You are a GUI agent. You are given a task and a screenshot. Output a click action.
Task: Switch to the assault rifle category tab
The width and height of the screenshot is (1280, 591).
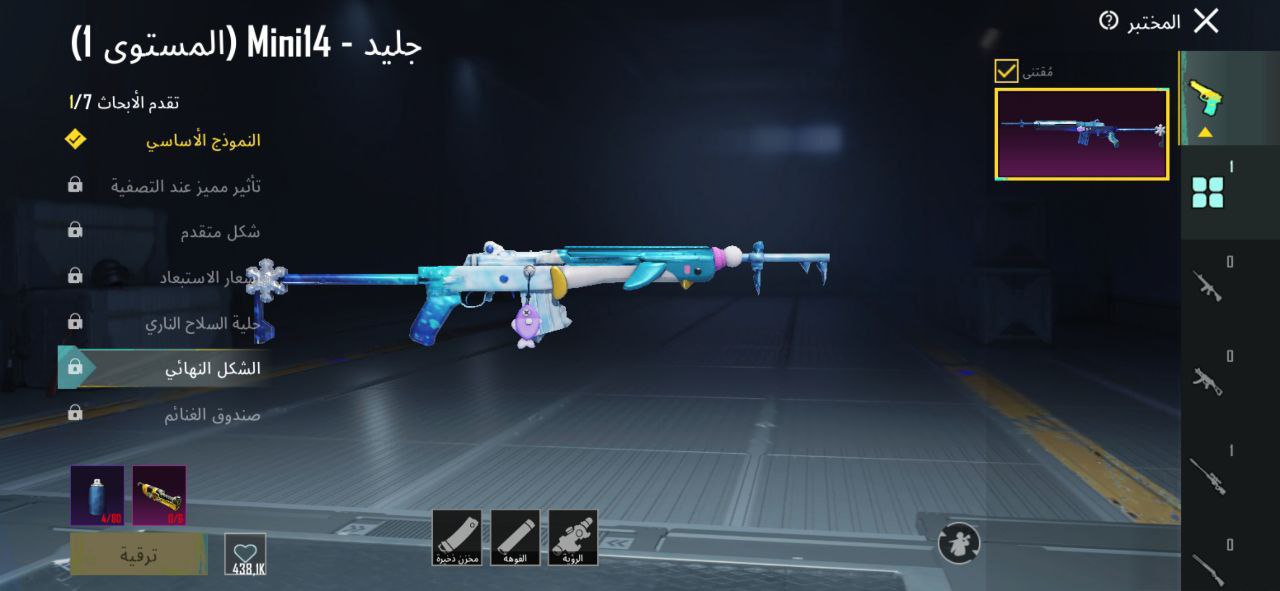pyautogui.click(x=1208, y=286)
